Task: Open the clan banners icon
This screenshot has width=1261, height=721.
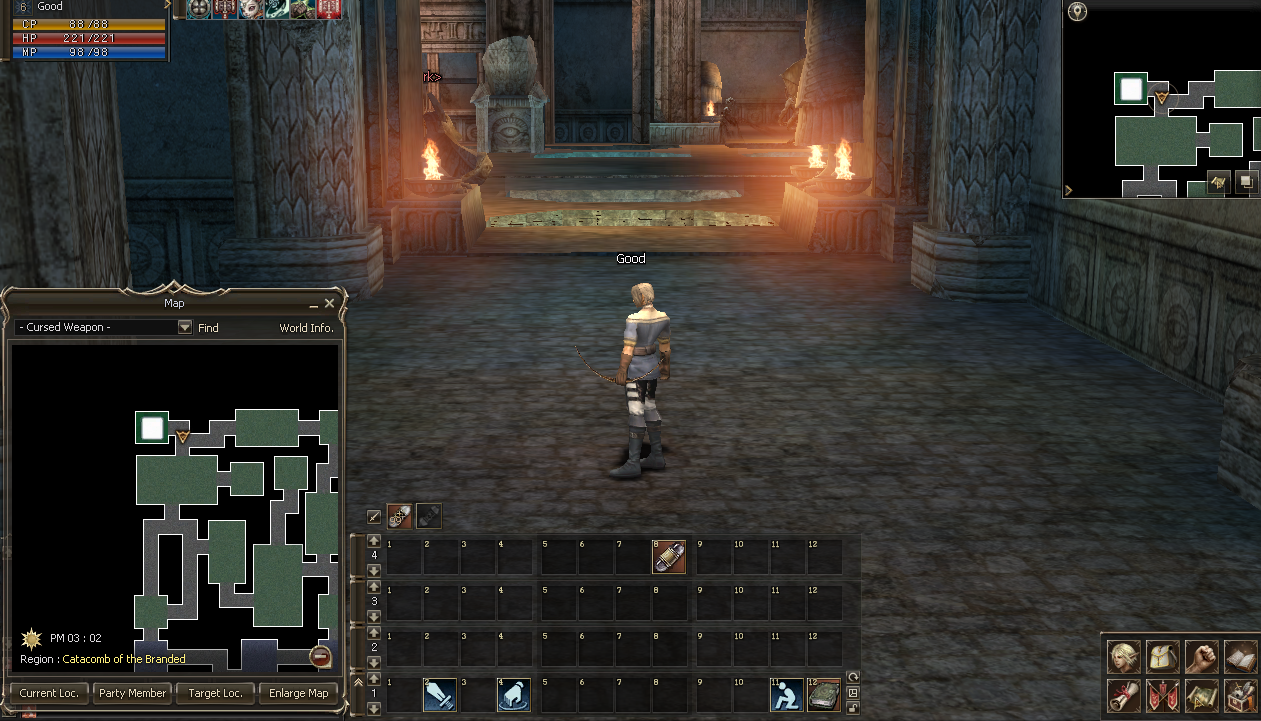Action: point(1162,694)
